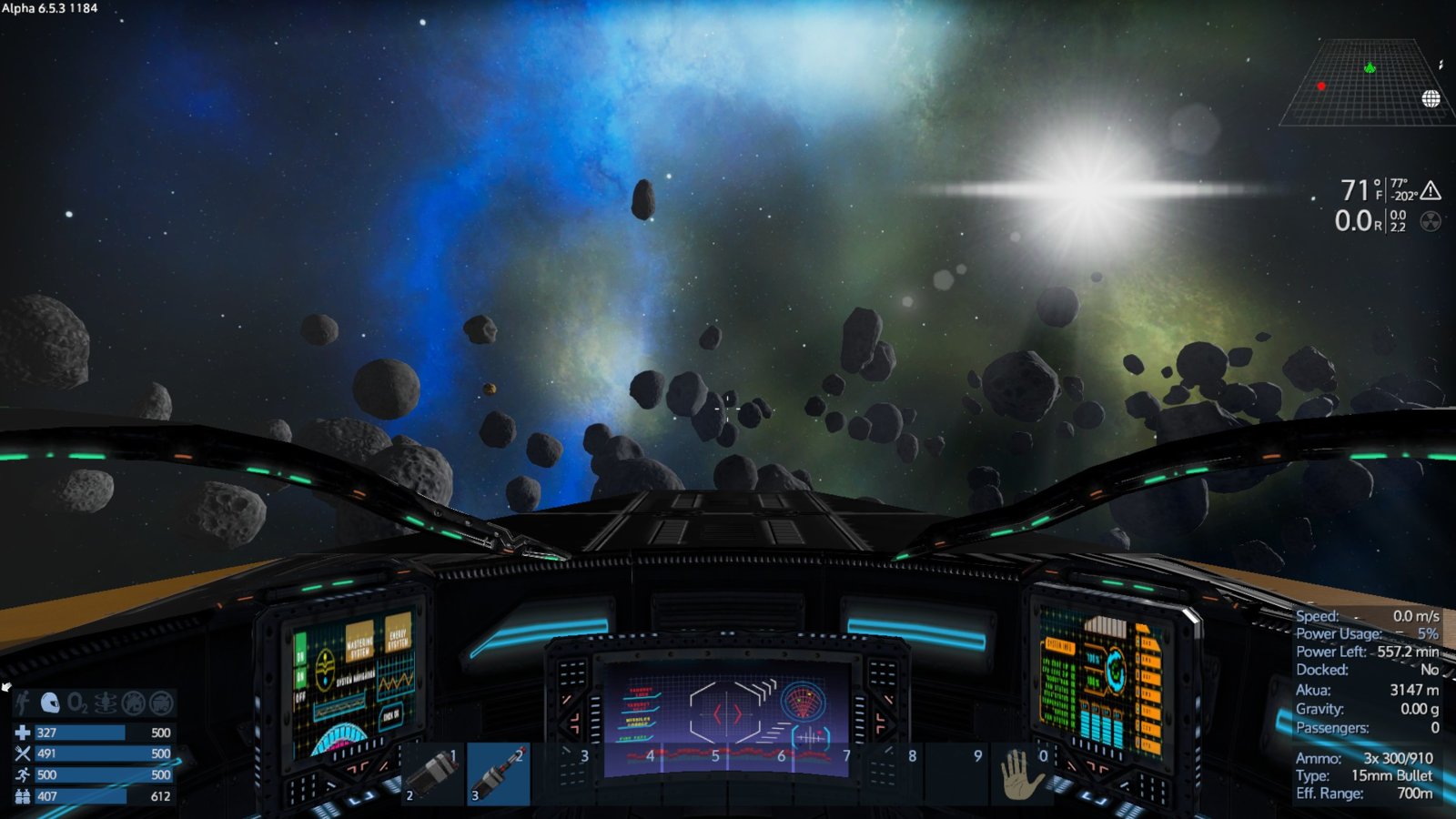Screen dimensions: 1456x819
Task: Click the globe planet marker on the radar
Action: (1431, 98)
